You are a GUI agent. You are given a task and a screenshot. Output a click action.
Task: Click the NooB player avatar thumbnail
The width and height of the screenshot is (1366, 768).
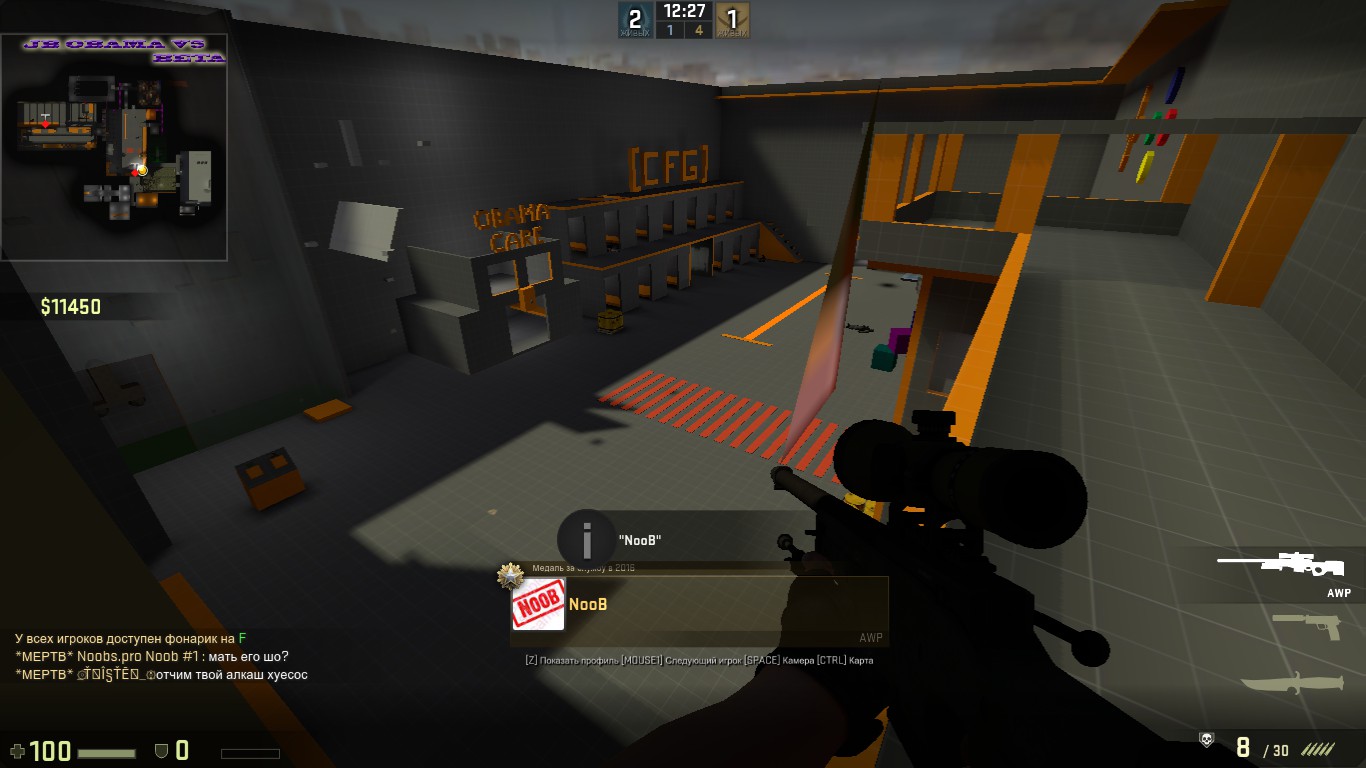click(x=538, y=605)
